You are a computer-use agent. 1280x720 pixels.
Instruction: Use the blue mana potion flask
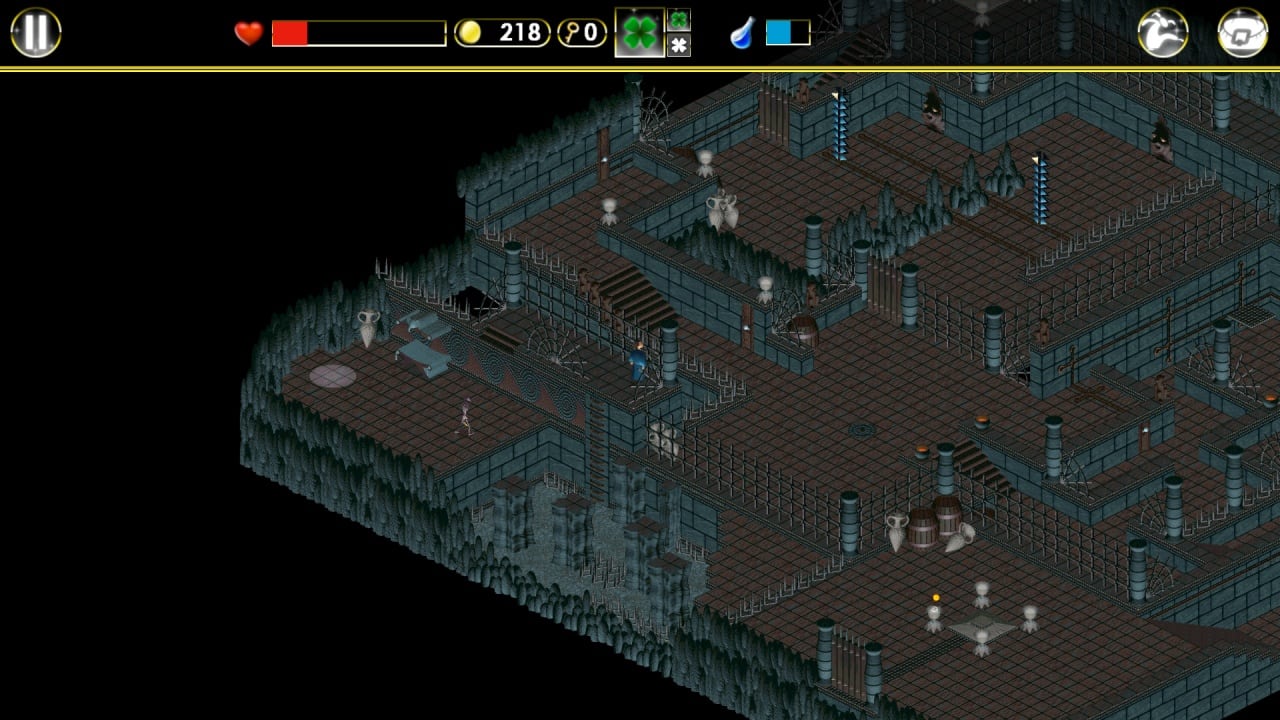(742, 34)
